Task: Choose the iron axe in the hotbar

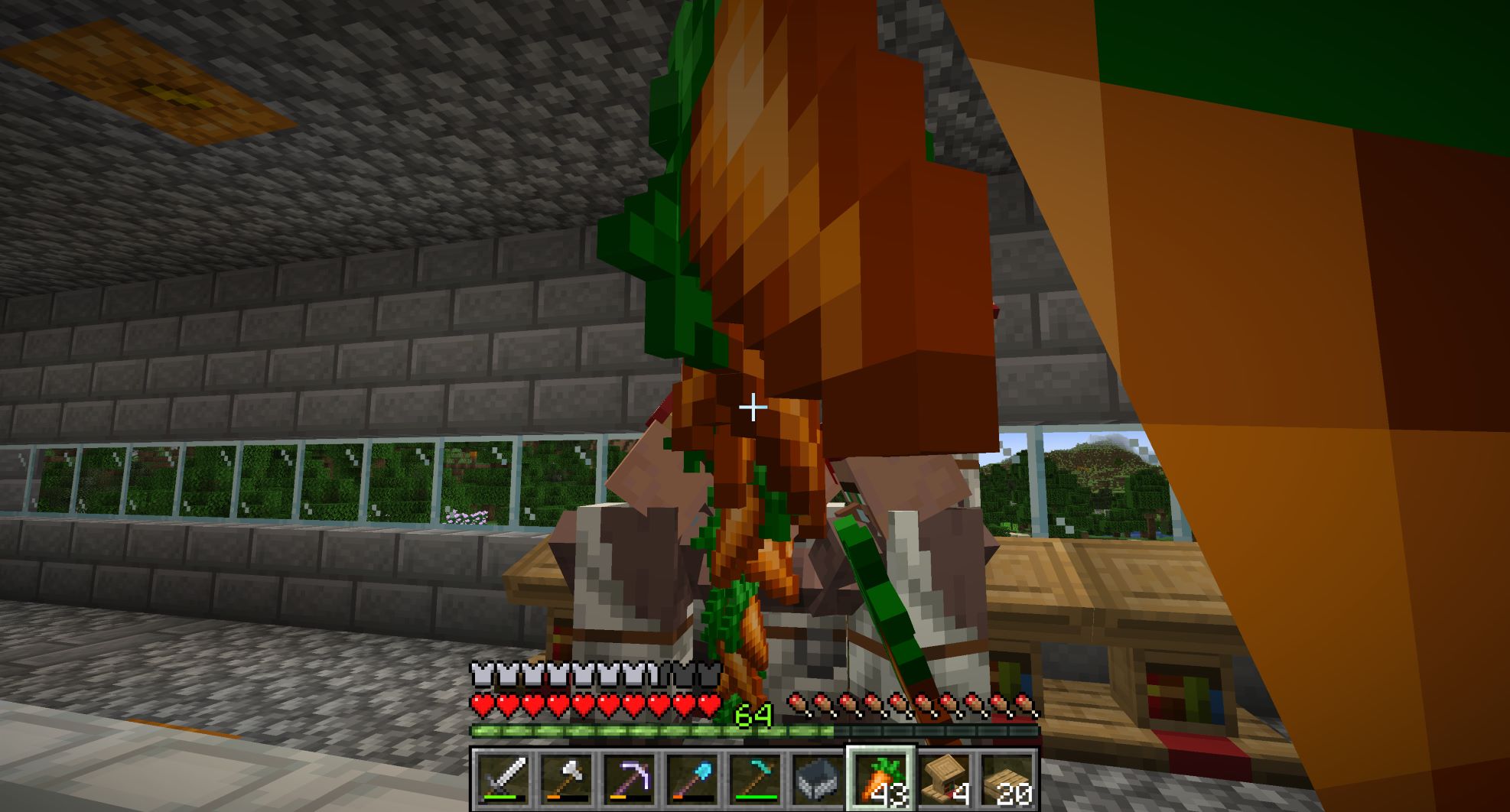Action: point(565,780)
